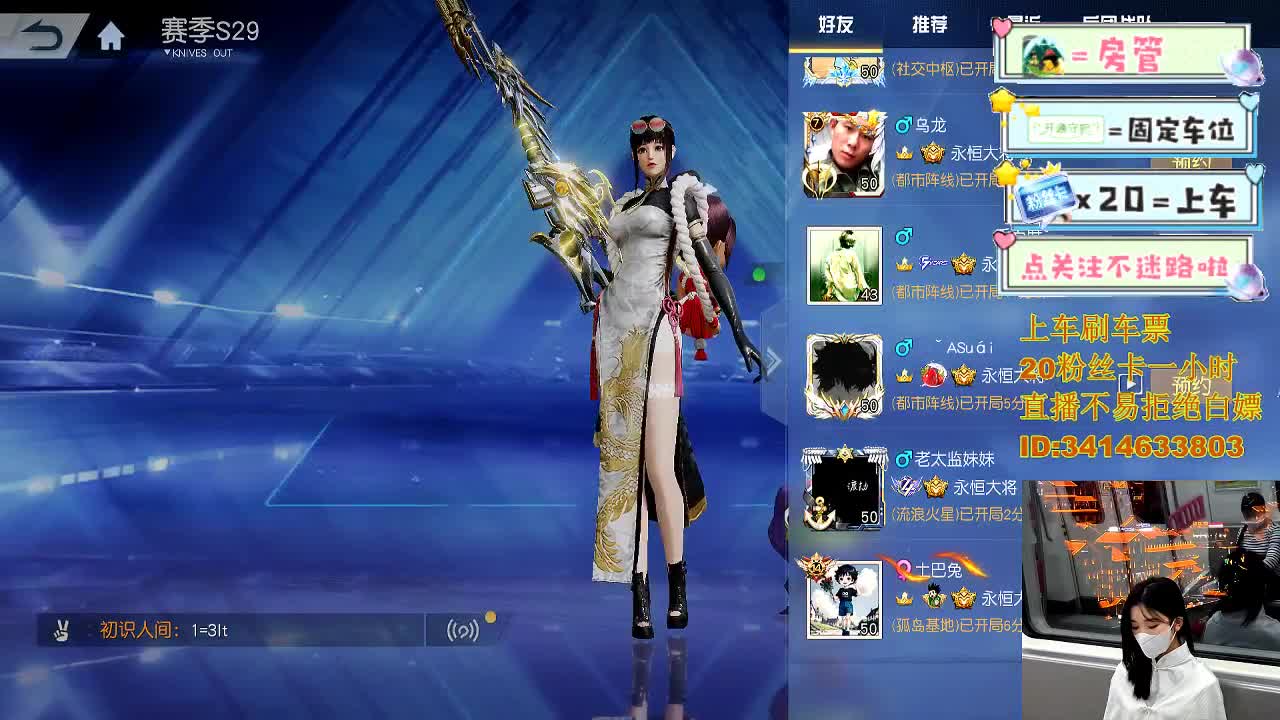Image resolution: width=1280 pixels, height=720 pixels.
Task: Click the 5周年 lightning badge in second friend row
Action: pyautogui.click(x=933, y=264)
